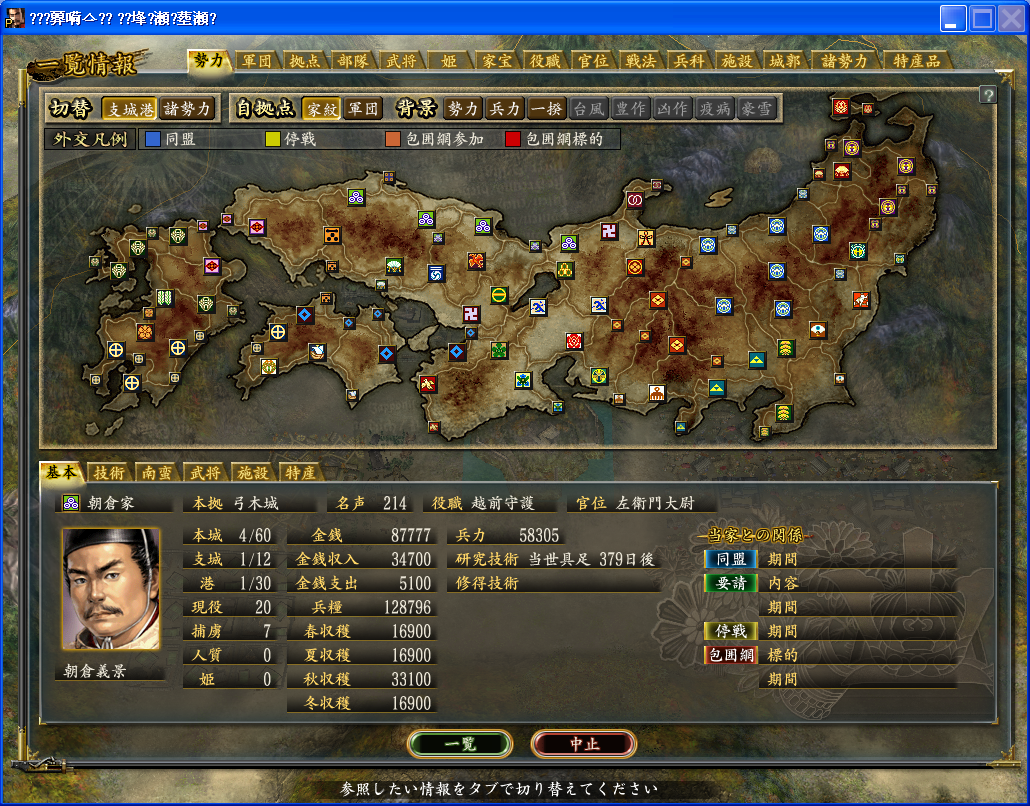
Task: Toggle the 支城港 switch button
Action: 131,108
